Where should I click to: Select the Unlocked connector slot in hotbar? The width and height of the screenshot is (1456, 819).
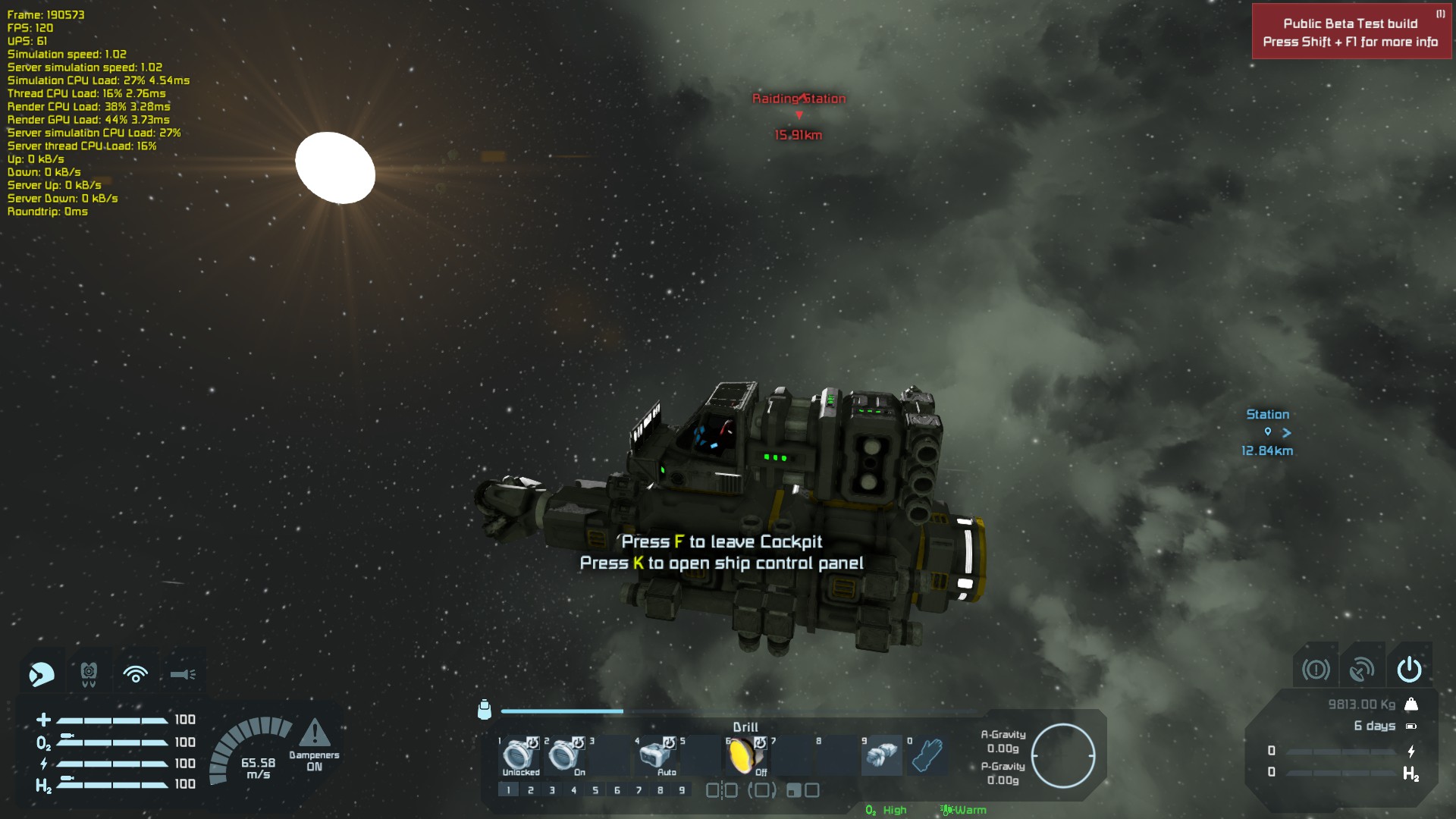pos(520,755)
